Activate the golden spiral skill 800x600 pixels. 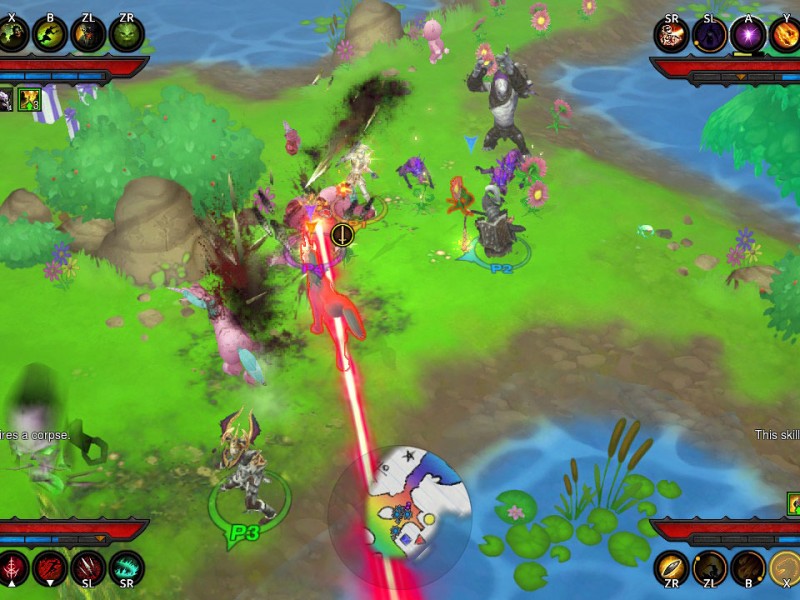pyautogui.click(x=785, y=569)
